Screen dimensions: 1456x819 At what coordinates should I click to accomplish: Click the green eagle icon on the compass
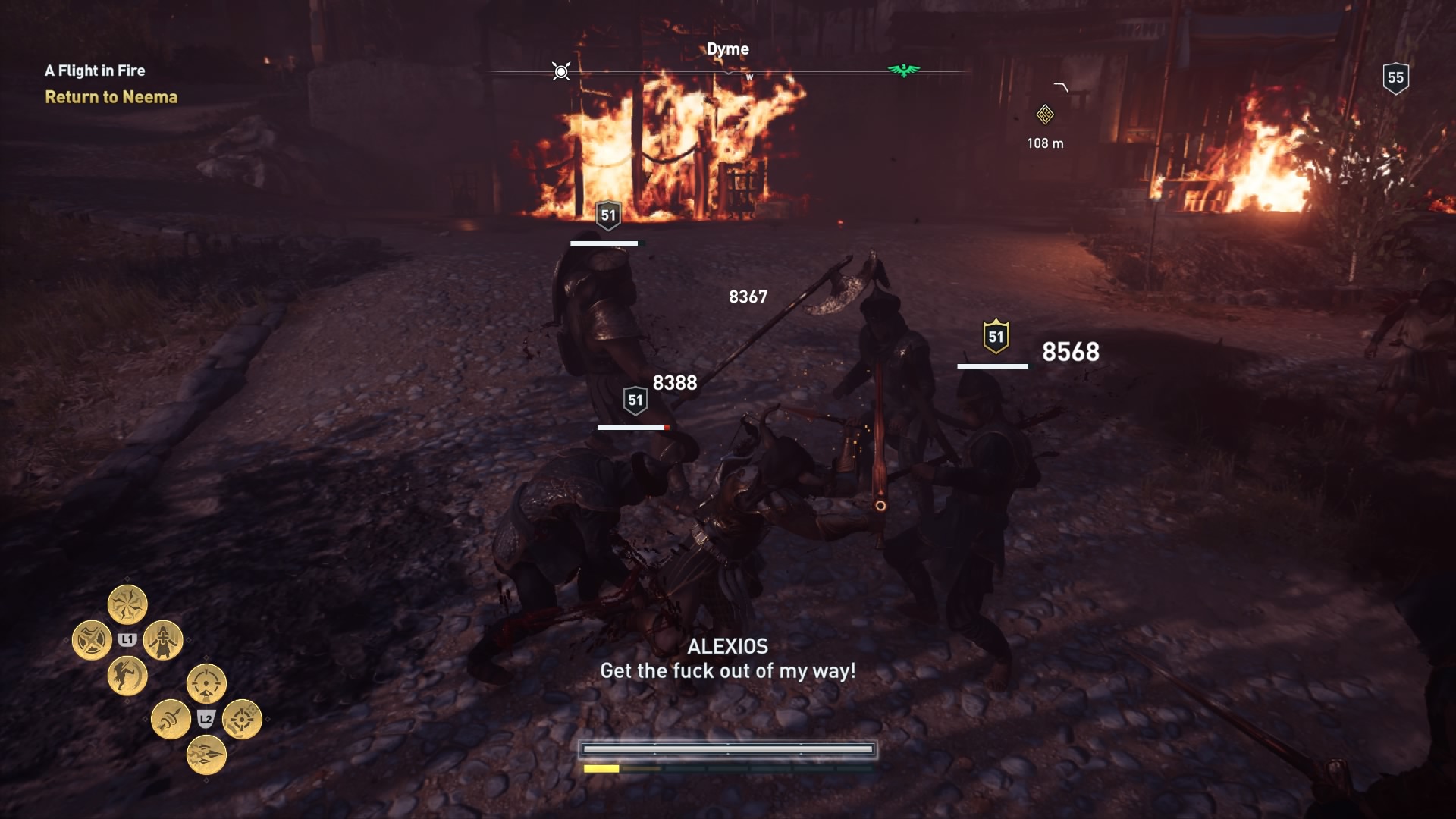coord(902,70)
